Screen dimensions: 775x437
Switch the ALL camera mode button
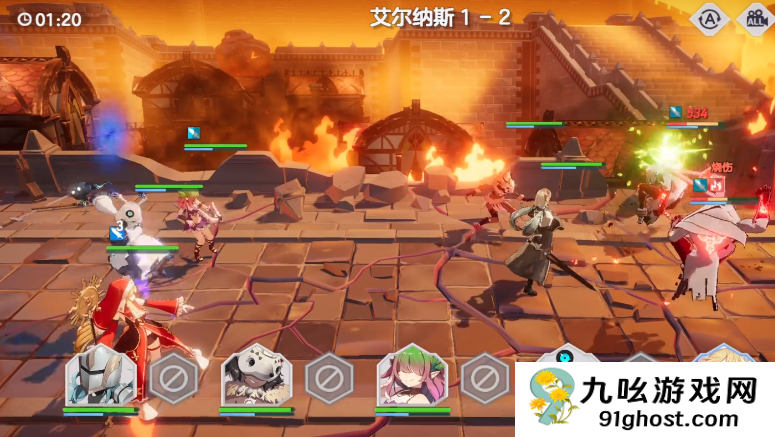(x=754, y=19)
